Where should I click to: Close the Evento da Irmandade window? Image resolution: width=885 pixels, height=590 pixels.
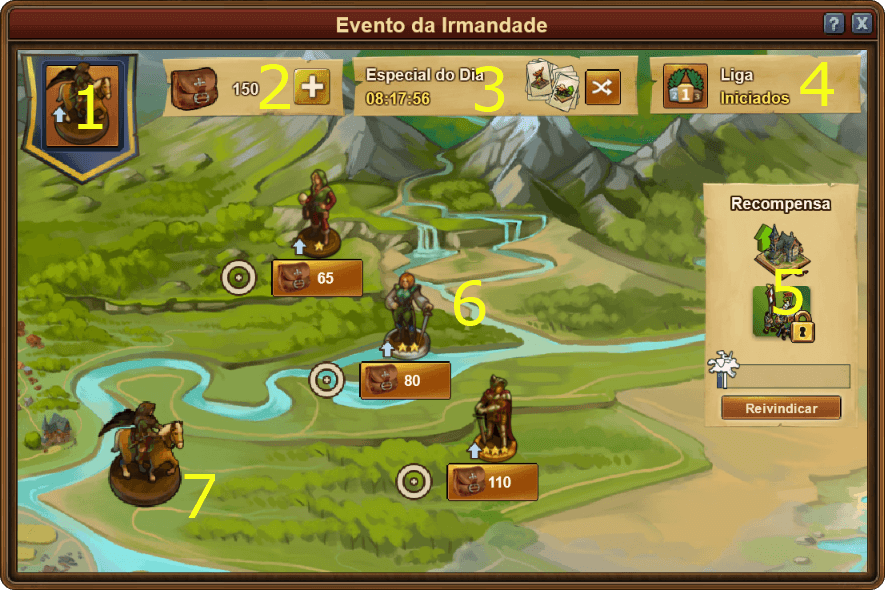(x=861, y=24)
